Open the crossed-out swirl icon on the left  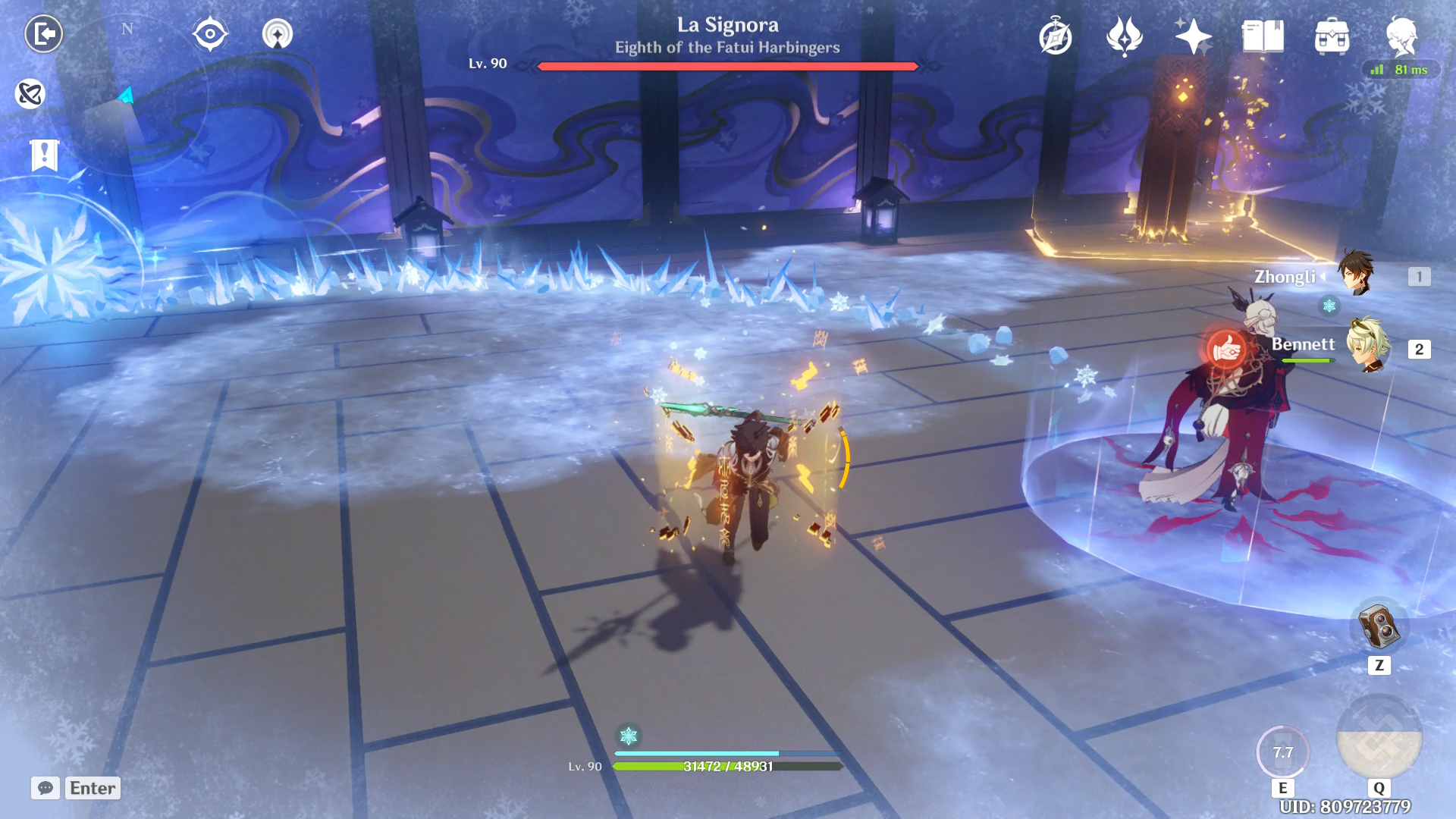click(x=30, y=94)
